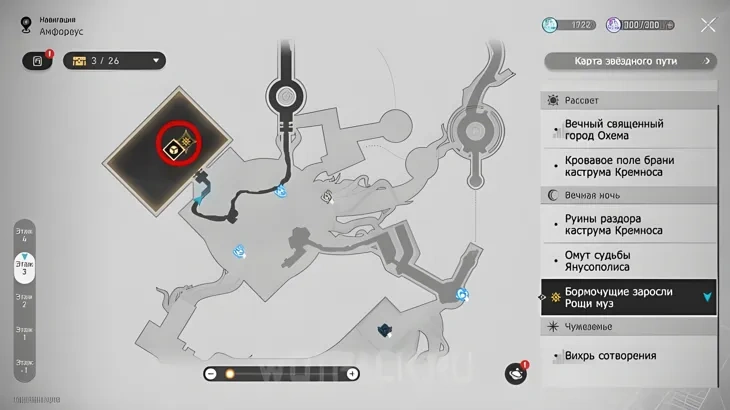Viewport: 730px width, 410px height.
Task: Select the red-circled marker on the map
Action: pyautogui.click(x=178, y=147)
